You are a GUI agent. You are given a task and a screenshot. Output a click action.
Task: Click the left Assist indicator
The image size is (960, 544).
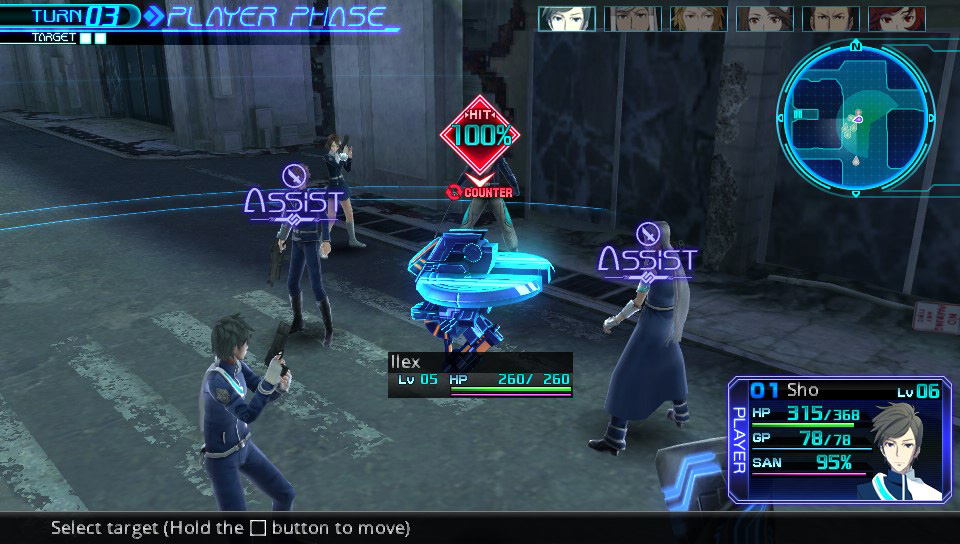pos(294,201)
